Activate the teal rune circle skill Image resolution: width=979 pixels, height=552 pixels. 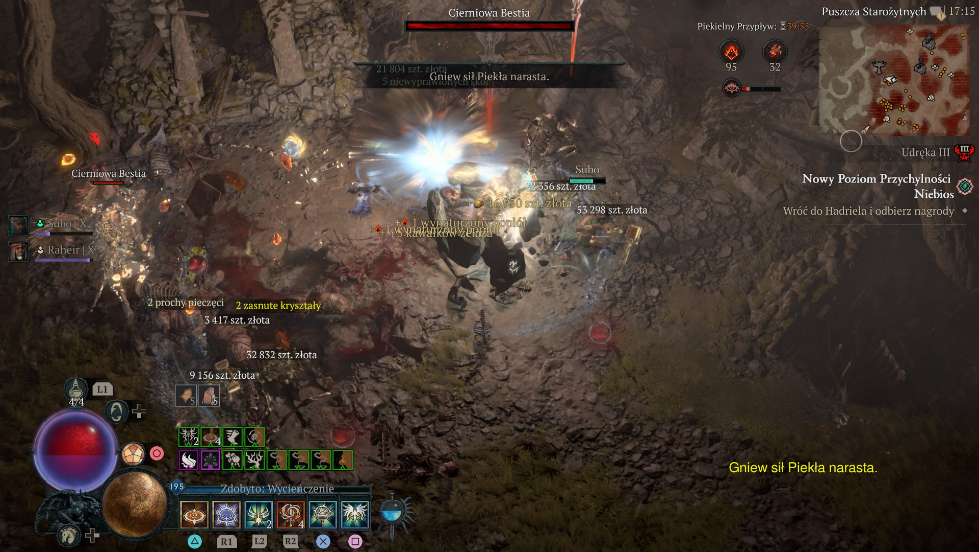(322, 514)
